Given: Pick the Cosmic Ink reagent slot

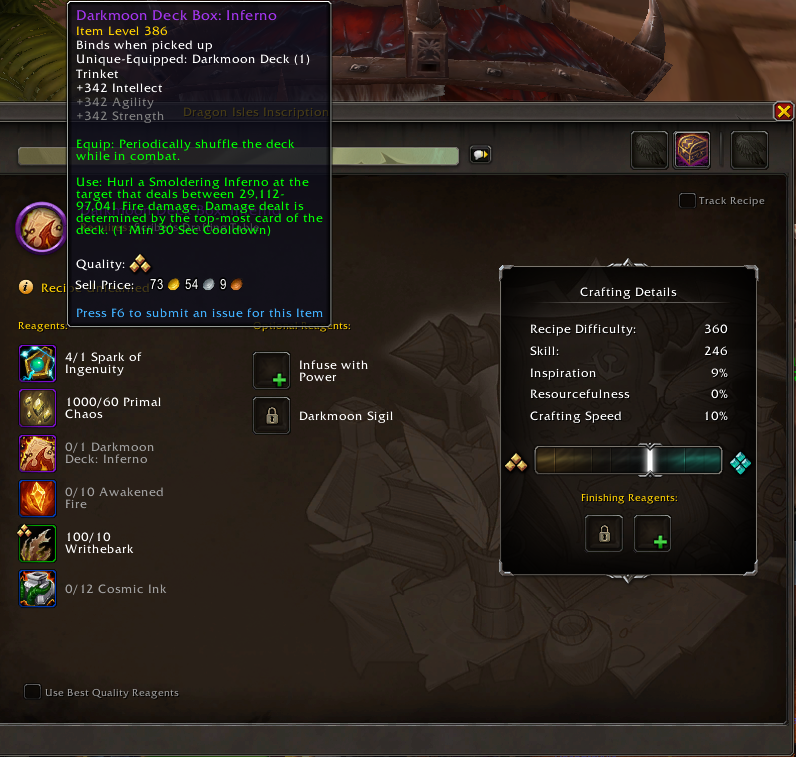Looking at the screenshot, I should click(38, 588).
